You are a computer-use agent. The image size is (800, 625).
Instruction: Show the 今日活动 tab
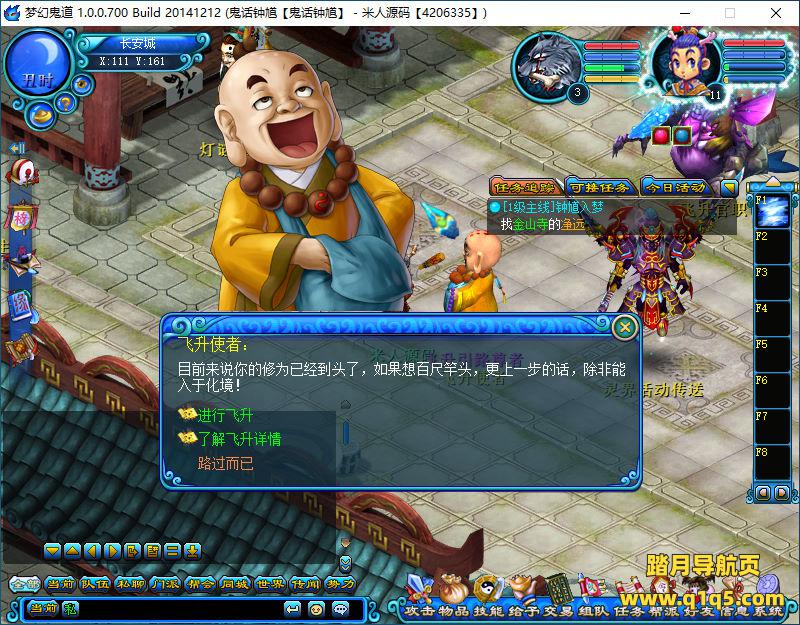click(673, 187)
